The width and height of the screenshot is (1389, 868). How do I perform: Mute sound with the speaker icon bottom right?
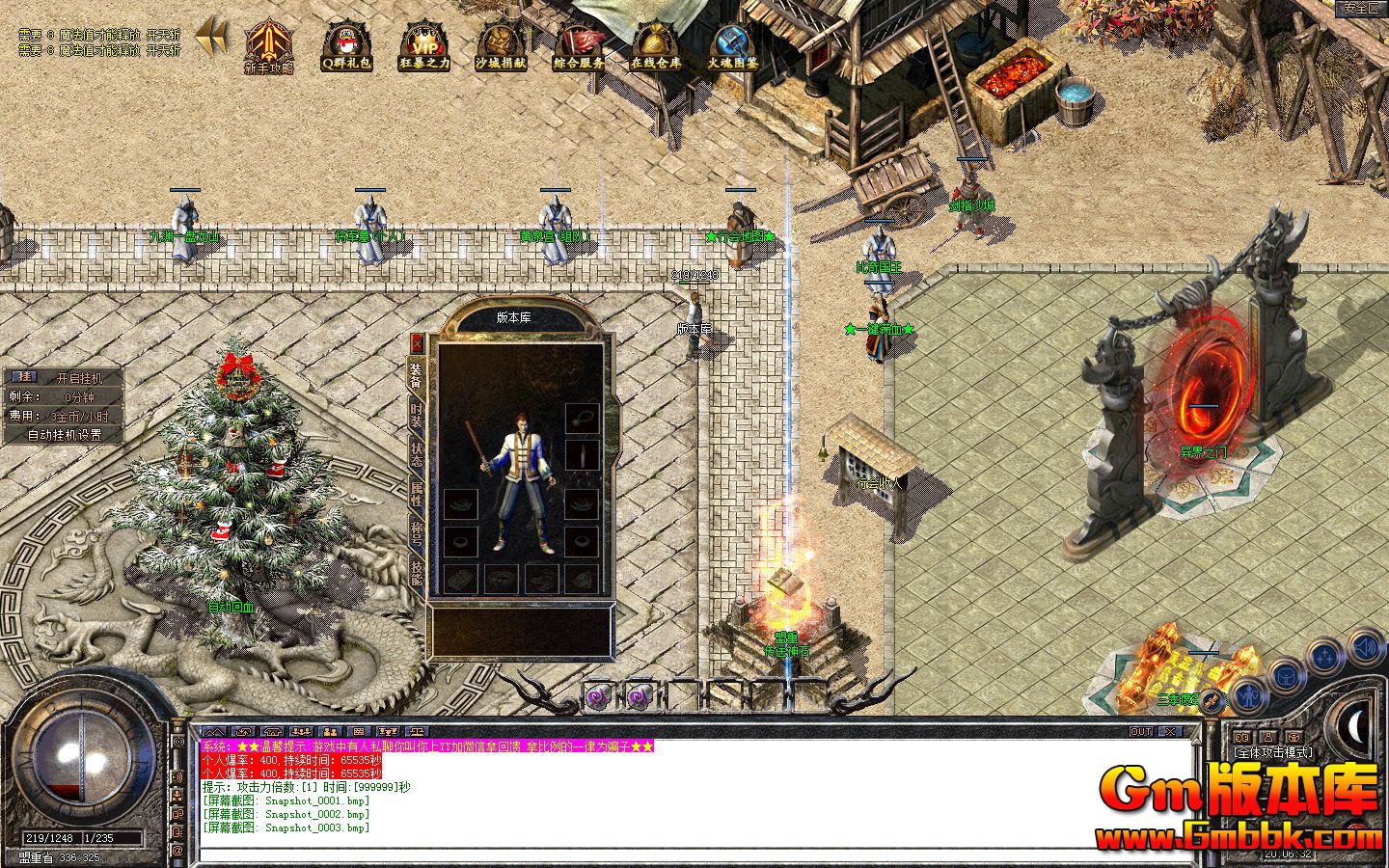pyautogui.click(x=1366, y=648)
